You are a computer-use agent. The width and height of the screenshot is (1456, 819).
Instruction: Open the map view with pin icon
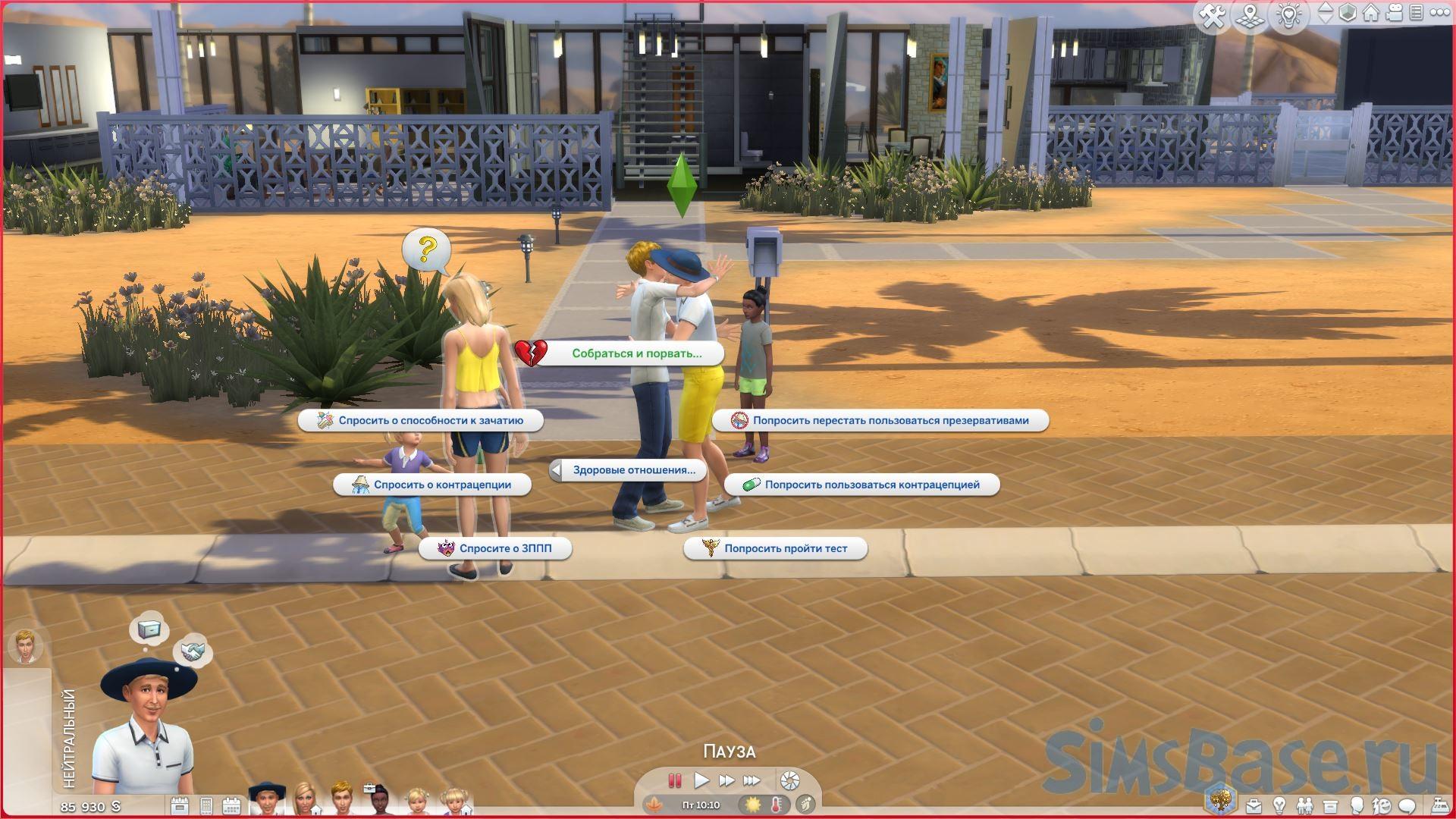pyautogui.click(x=1250, y=15)
